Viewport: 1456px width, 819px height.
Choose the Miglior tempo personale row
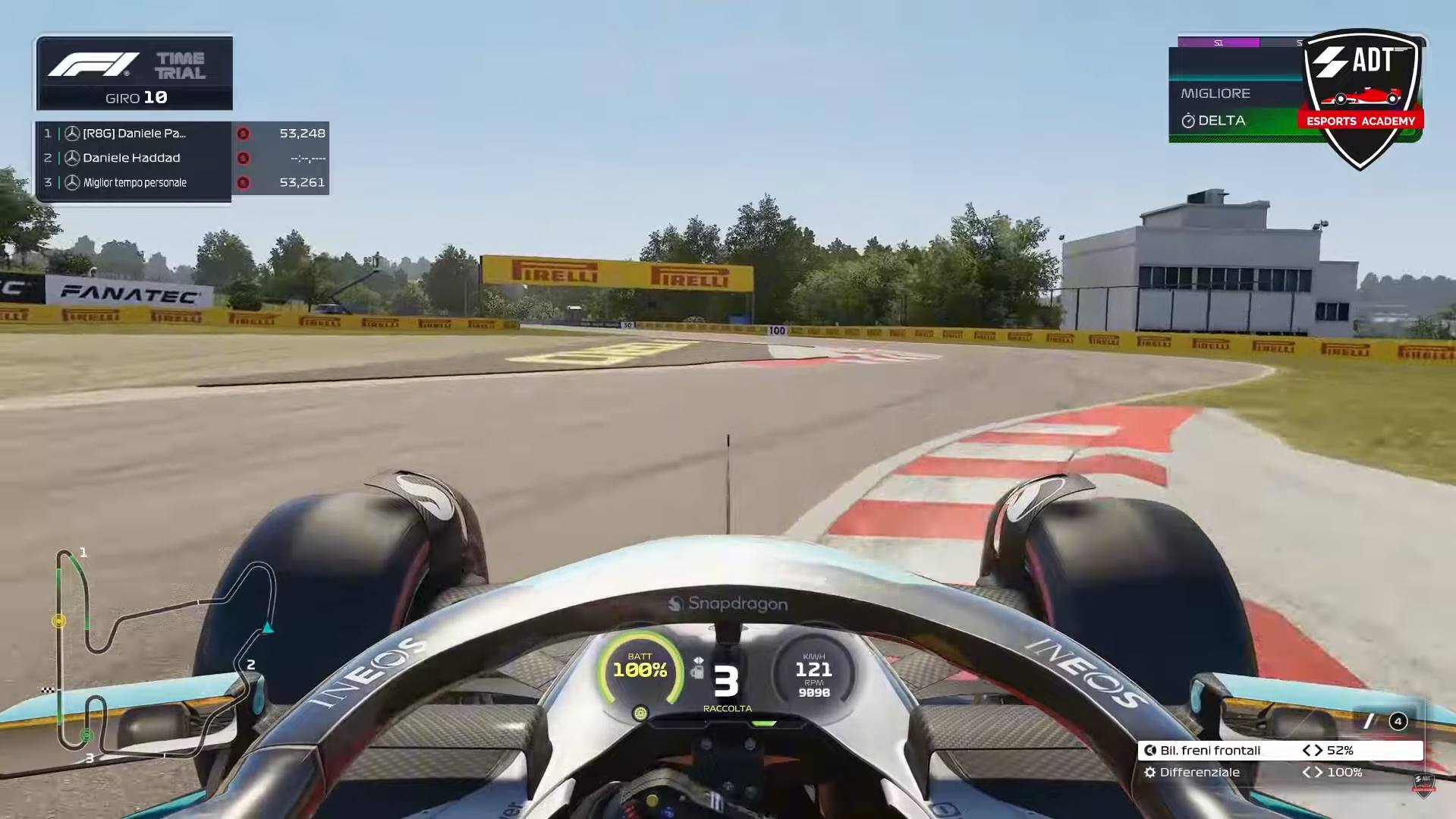coord(182,183)
